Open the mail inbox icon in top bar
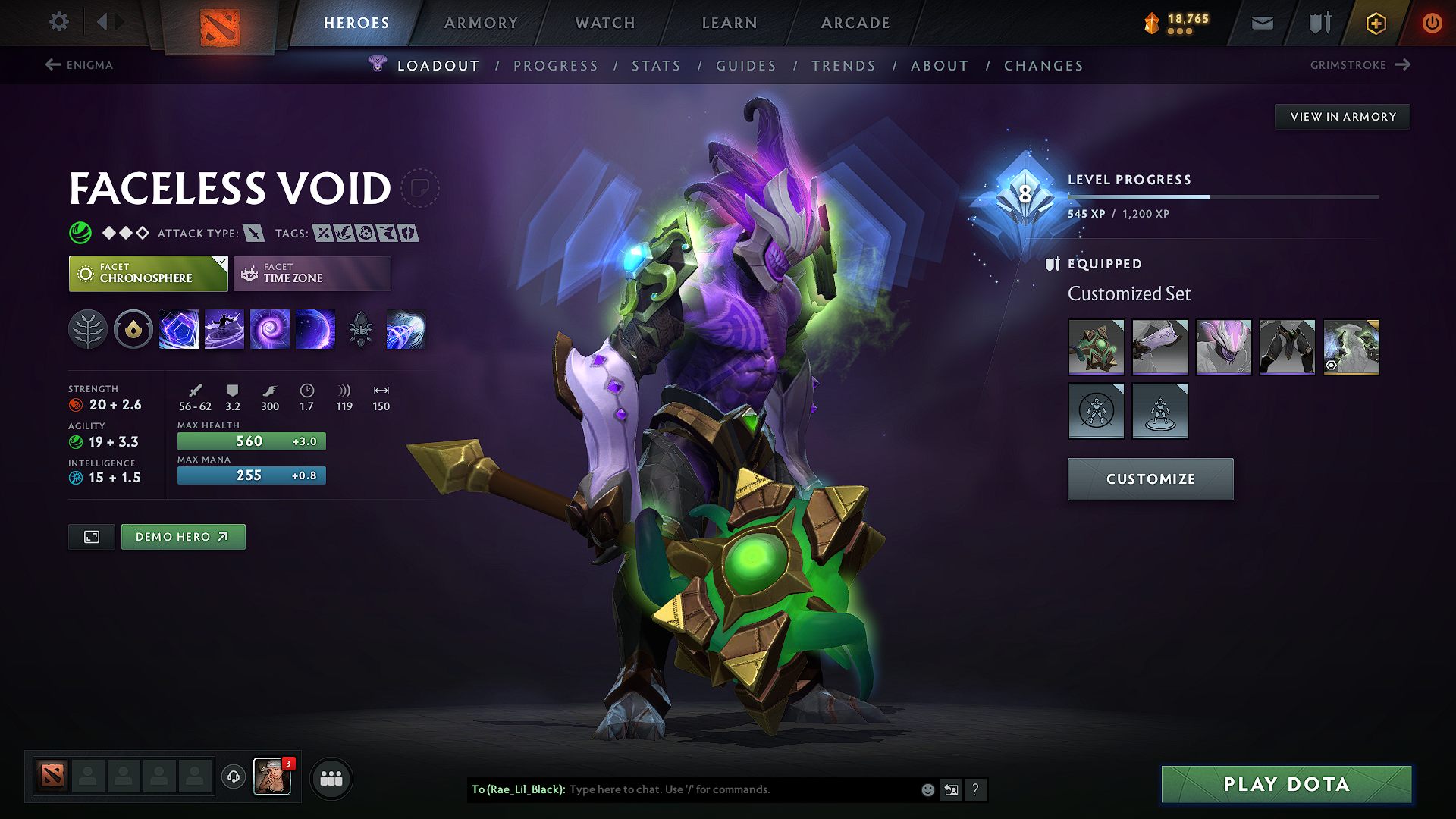The image size is (1456, 819). [x=1261, y=23]
